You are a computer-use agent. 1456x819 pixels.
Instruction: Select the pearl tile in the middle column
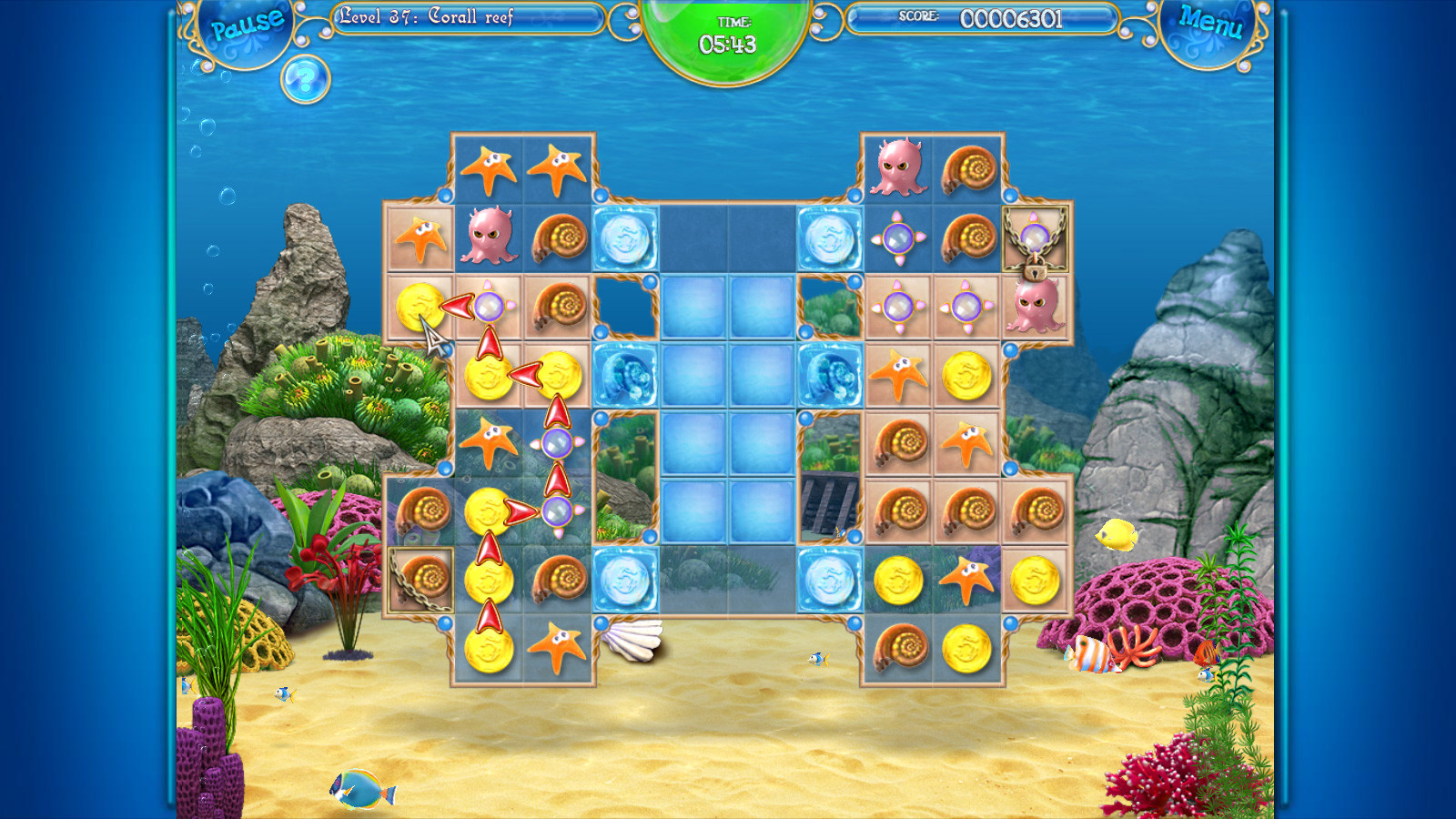[x=557, y=443]
